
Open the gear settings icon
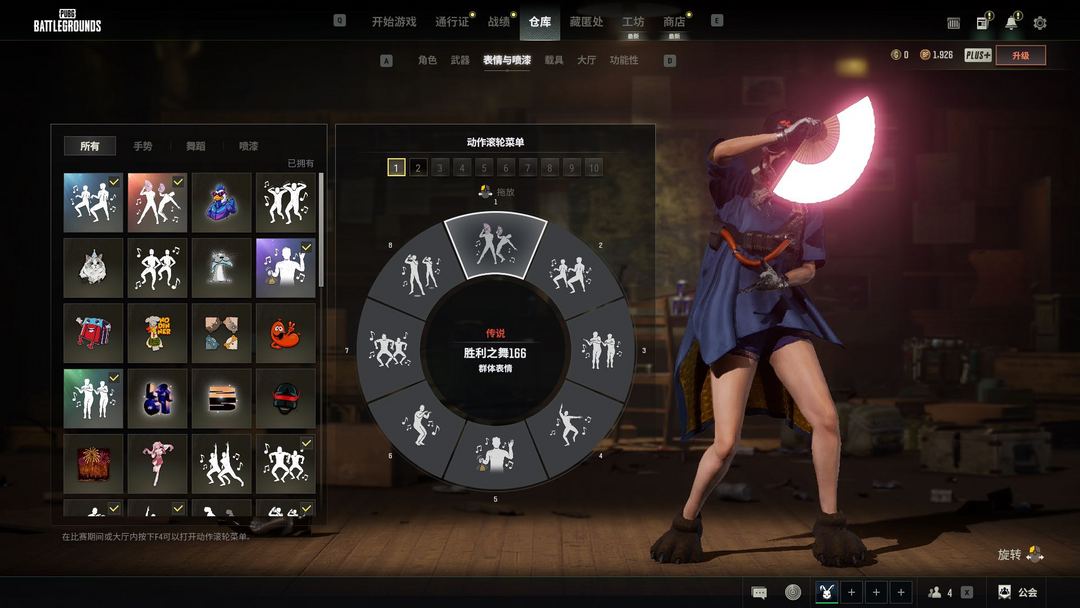pos(1040,23)
